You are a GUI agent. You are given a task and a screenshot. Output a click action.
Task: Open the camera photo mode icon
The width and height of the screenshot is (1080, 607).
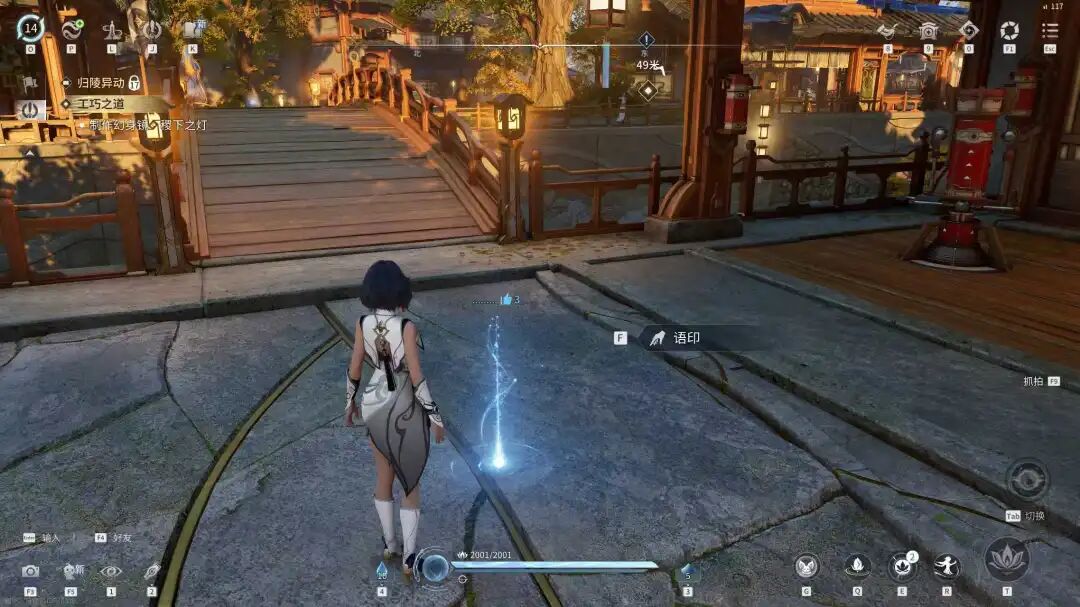click(30, 571)
